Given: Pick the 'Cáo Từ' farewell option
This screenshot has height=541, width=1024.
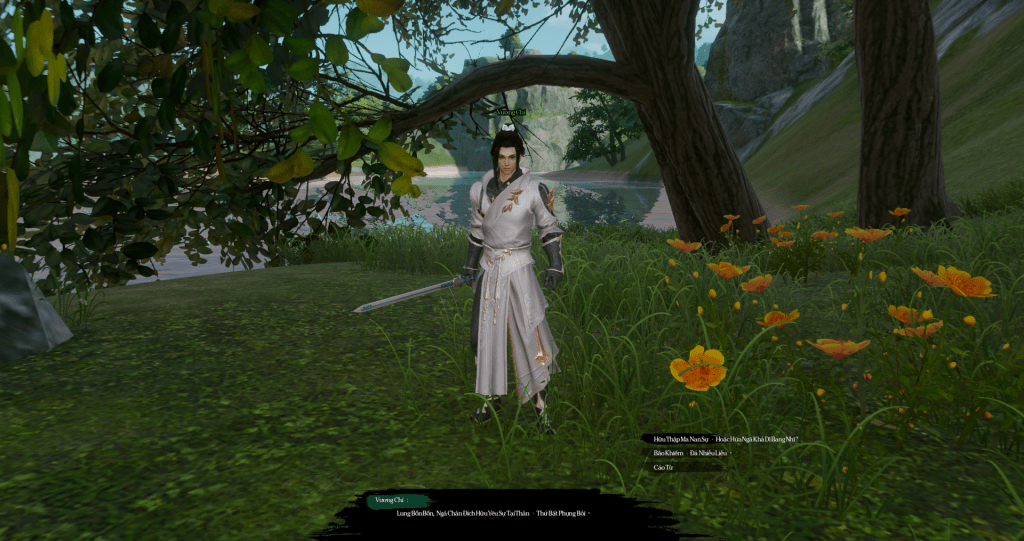Looking at the screenshot, I should 664,467.
